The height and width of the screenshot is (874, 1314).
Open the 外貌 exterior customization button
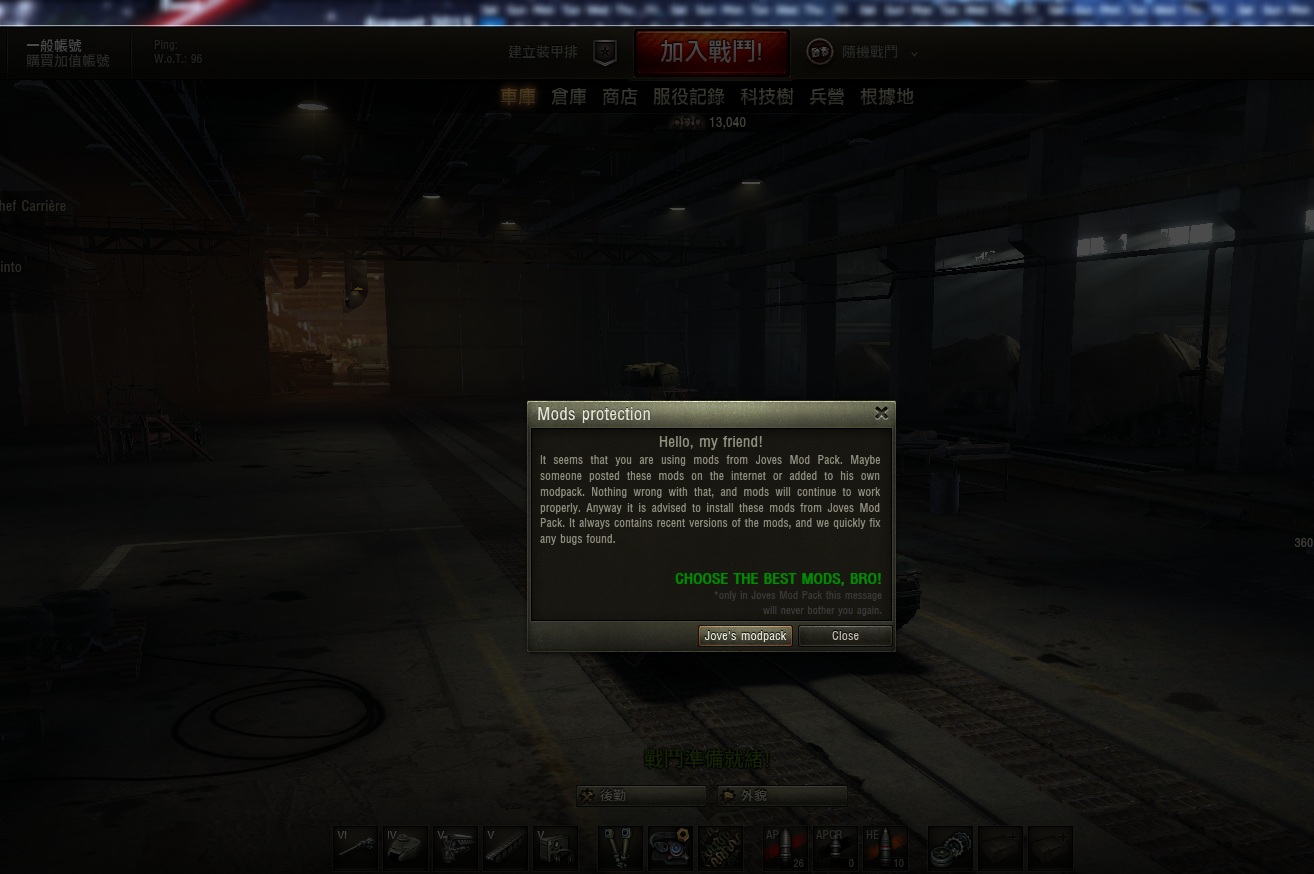coord(783,796)
